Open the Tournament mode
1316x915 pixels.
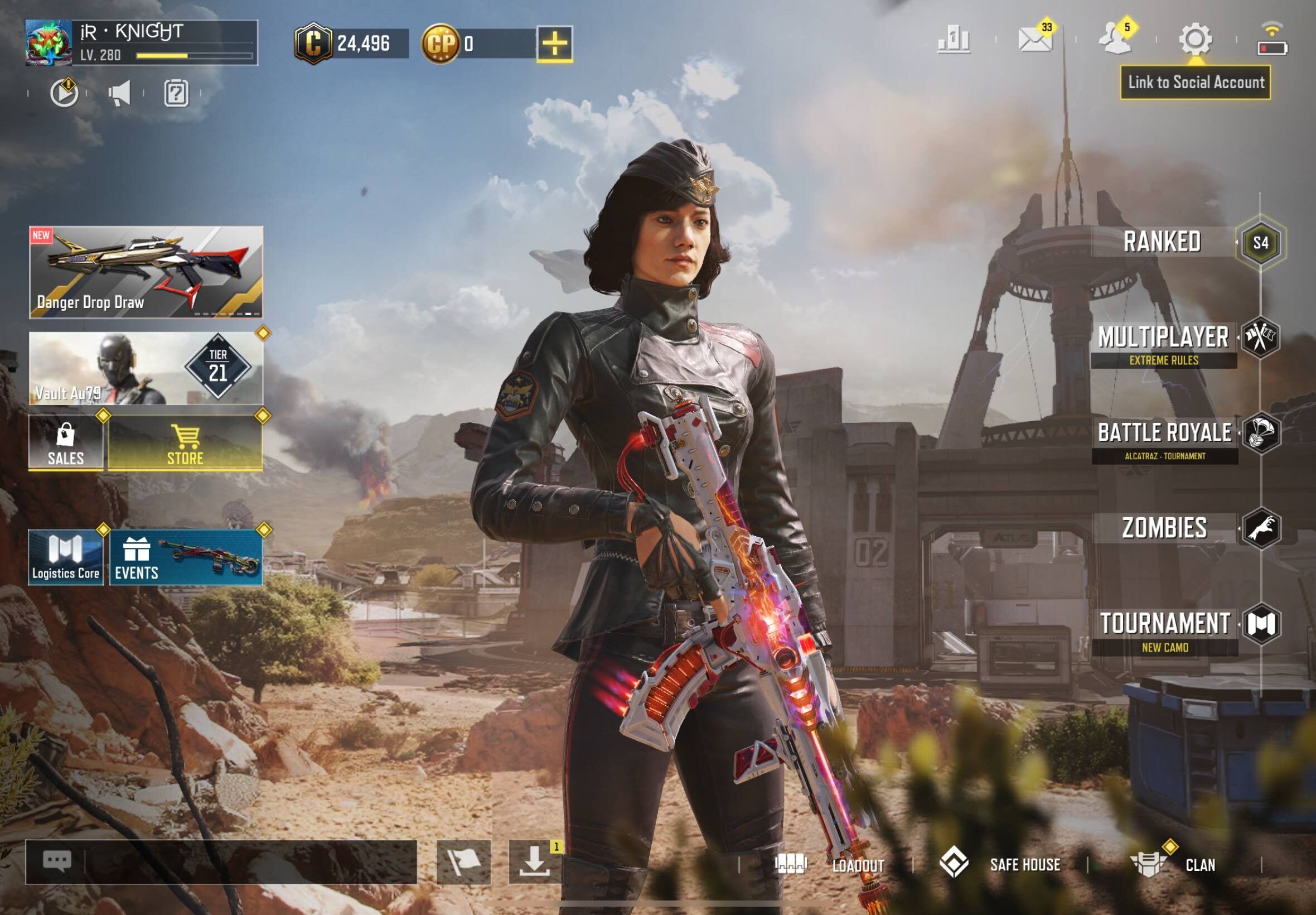pyautogui.click(x=1164, y=624)
